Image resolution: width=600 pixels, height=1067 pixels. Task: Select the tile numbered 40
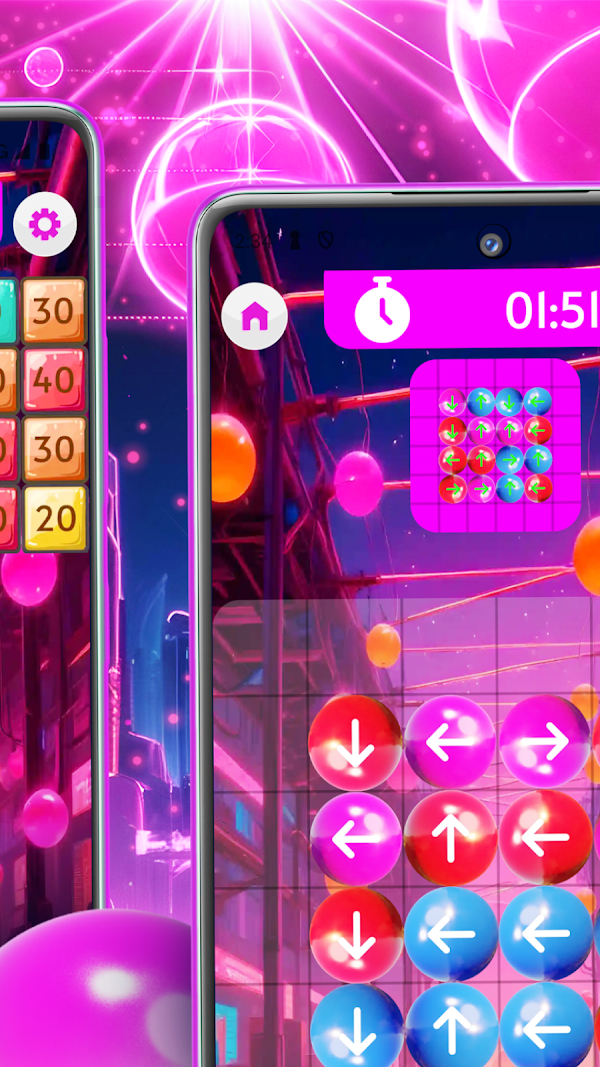tap(55, 379)
